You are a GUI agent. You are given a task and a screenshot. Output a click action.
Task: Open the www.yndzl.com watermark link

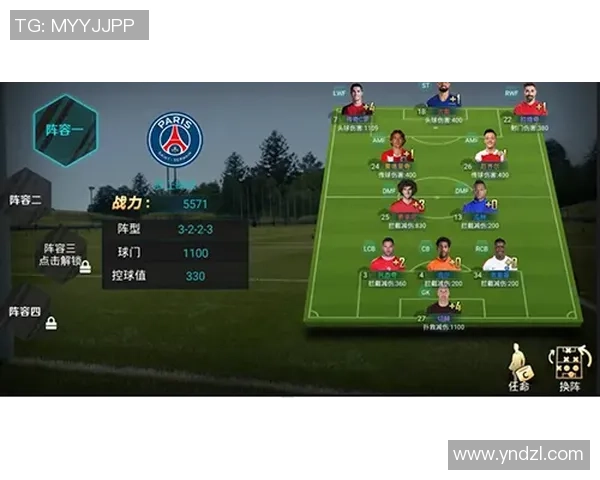517,454
